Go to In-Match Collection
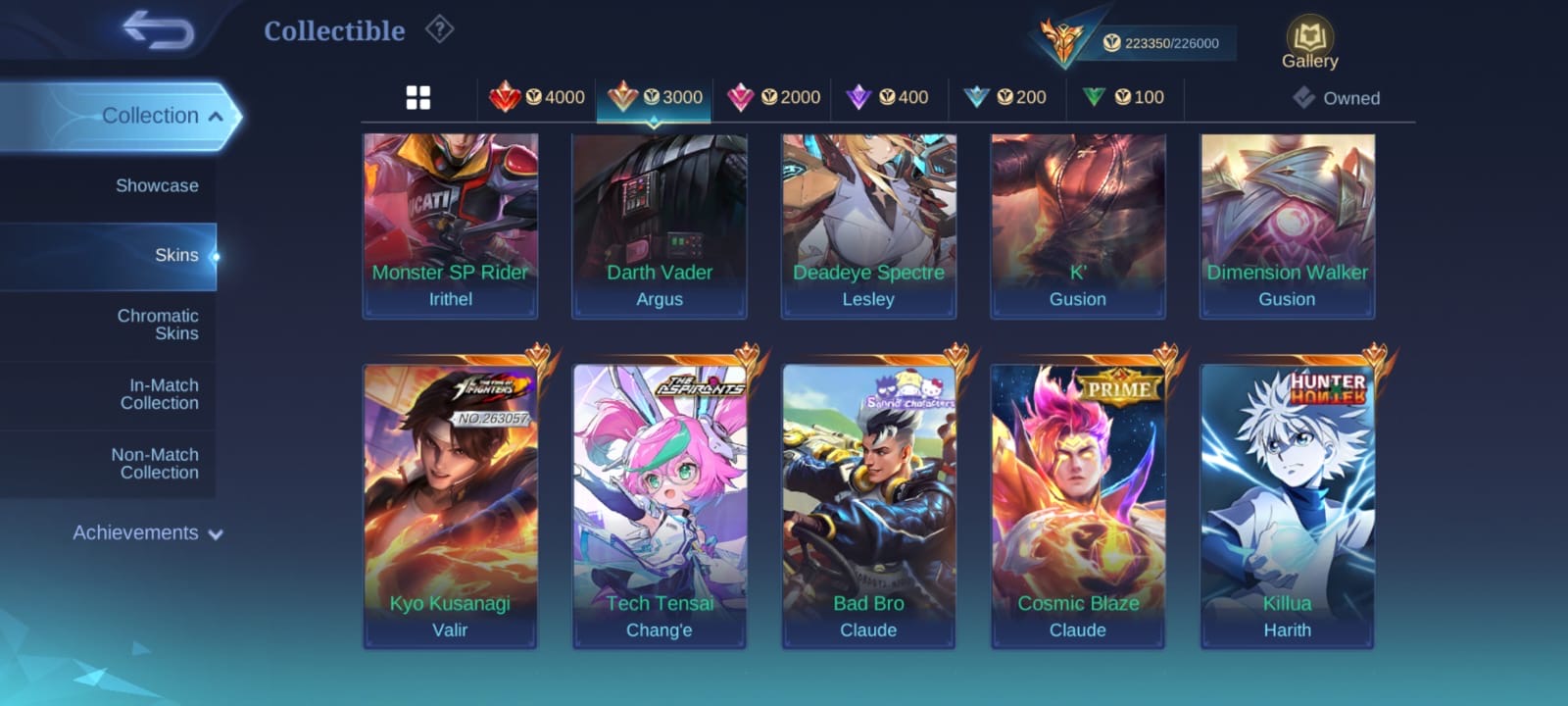The height and width of the screenshot is (706, 1568). [159, 394]
